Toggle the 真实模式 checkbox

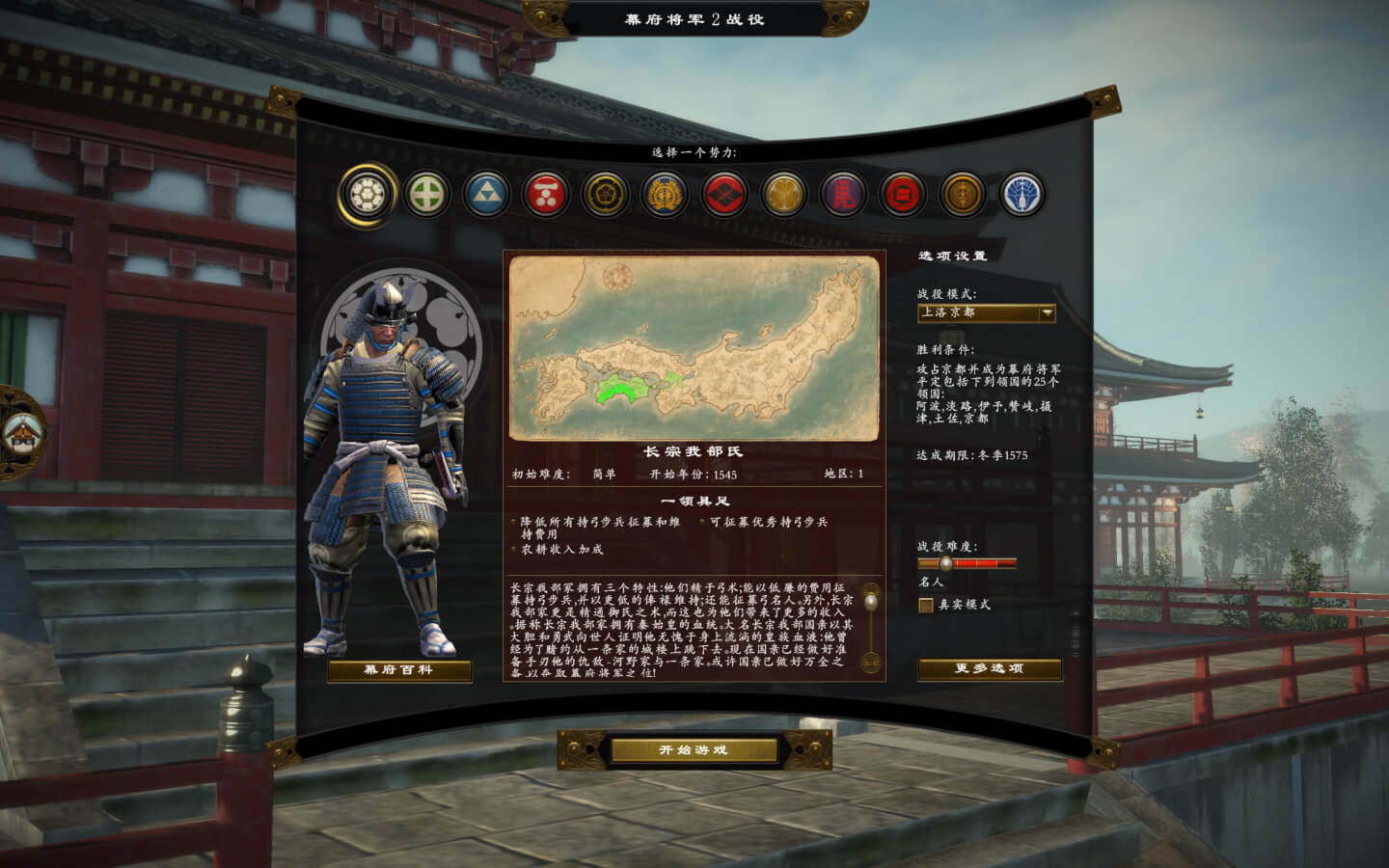[x=926, y=605]
